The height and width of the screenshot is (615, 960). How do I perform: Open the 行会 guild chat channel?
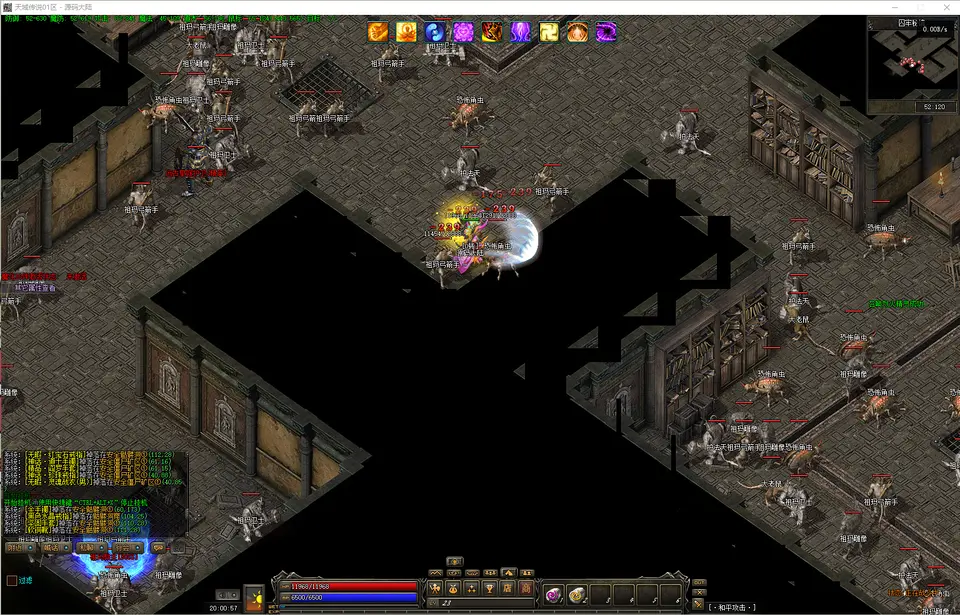pyautogui.click(x=126, y=547)
